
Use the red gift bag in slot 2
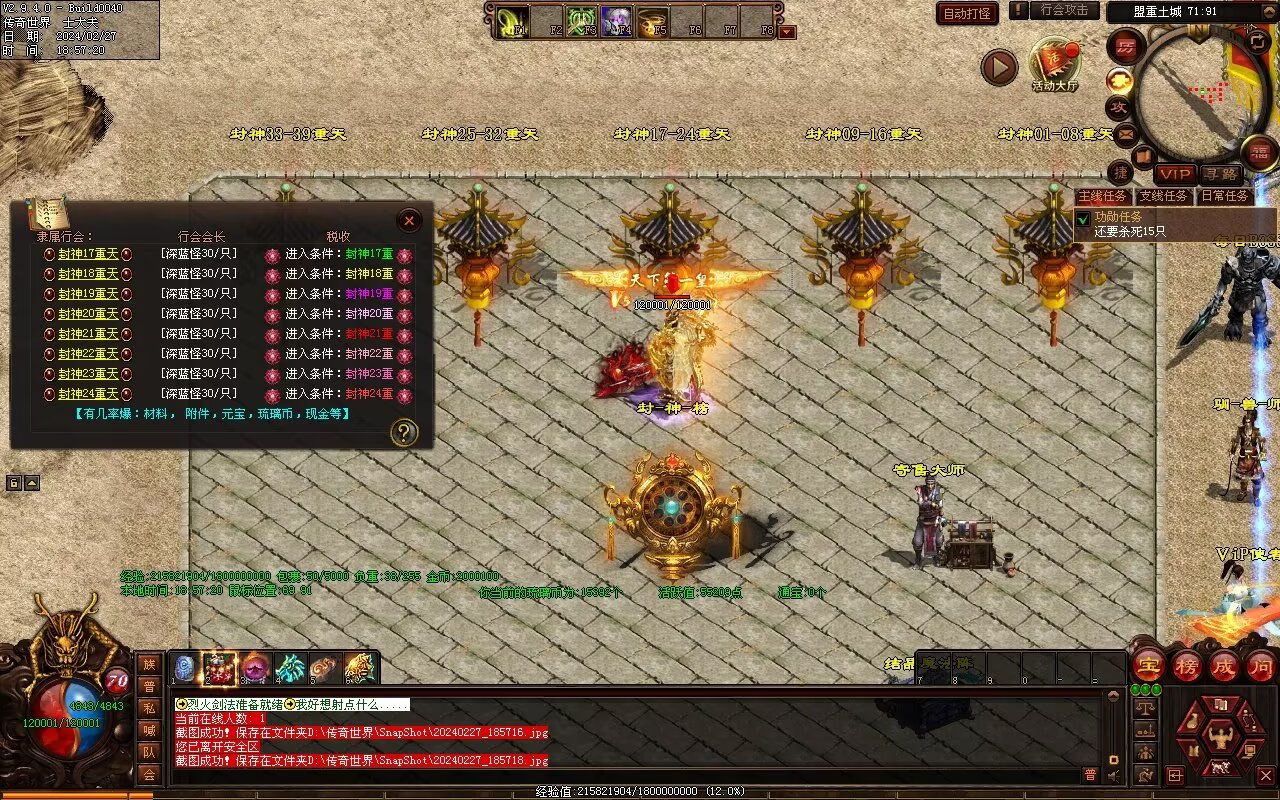(220, 668)
